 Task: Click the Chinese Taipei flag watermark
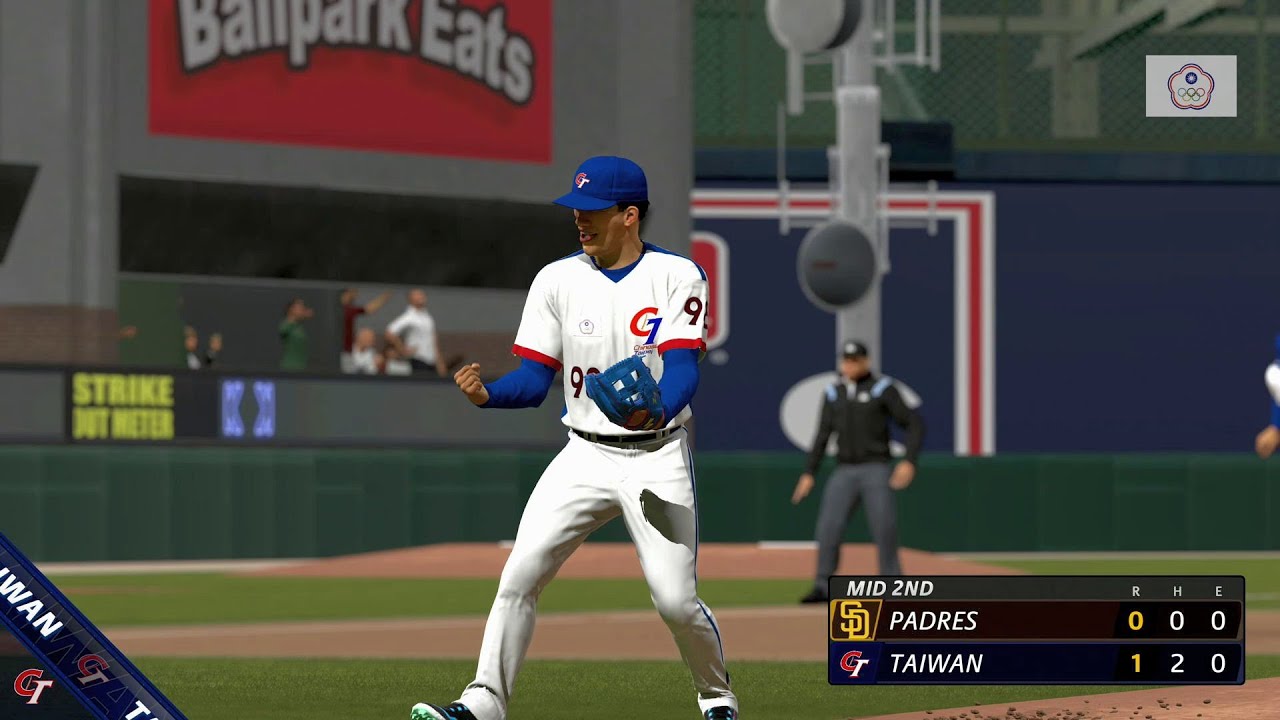click(1190, 86)
